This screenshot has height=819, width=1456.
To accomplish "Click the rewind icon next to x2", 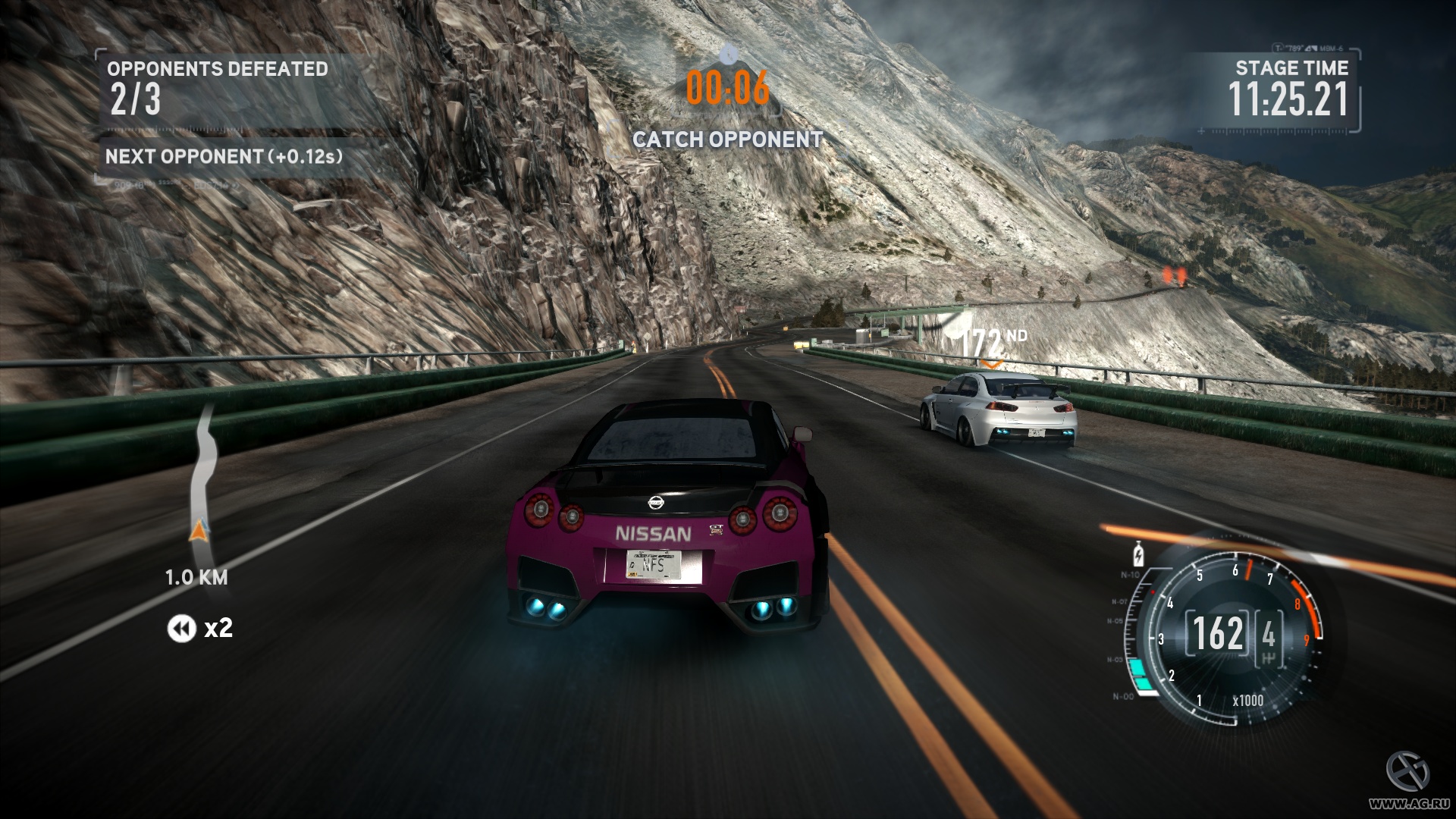I will coord(181,629).
